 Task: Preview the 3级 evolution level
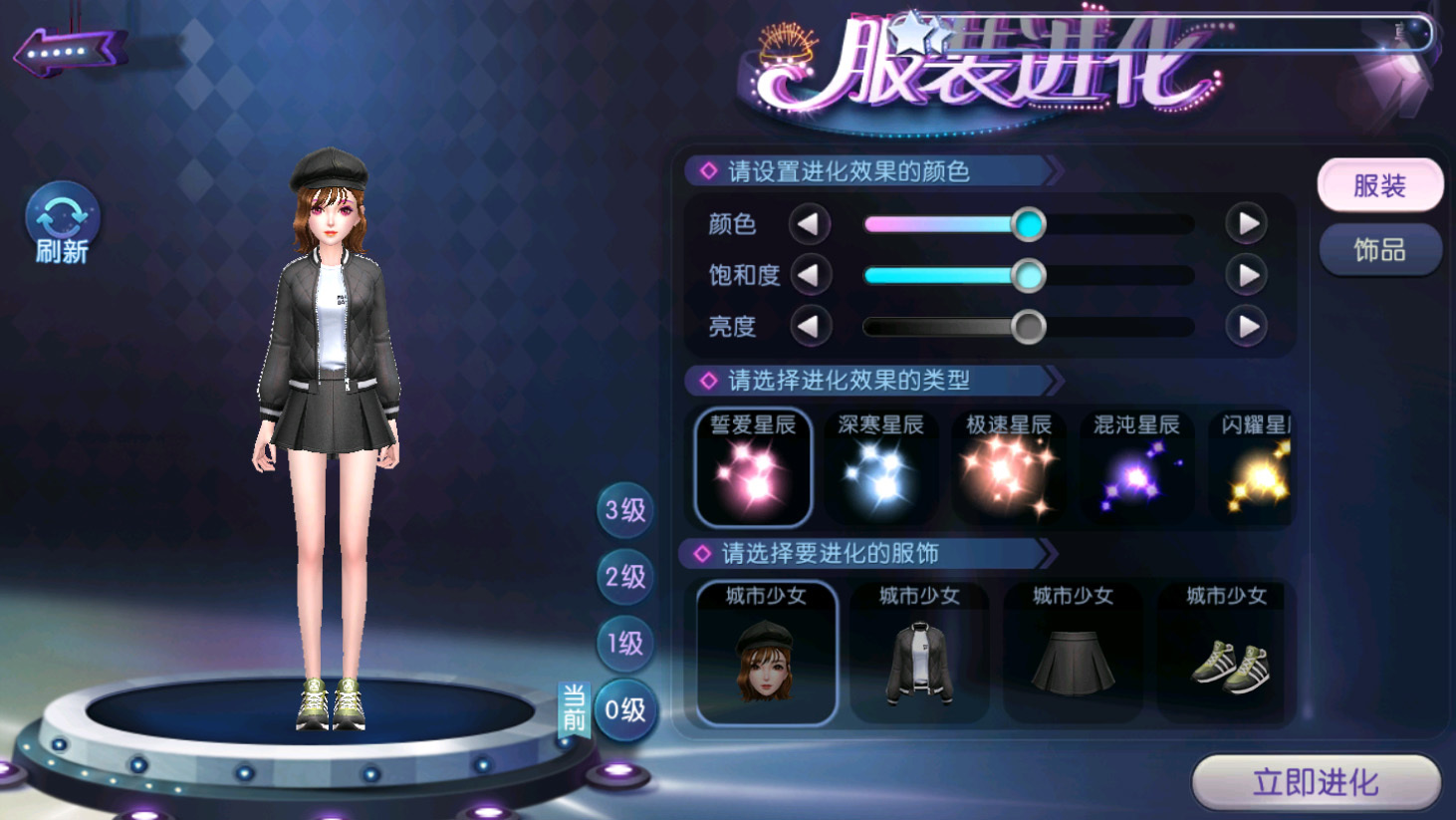625,510
